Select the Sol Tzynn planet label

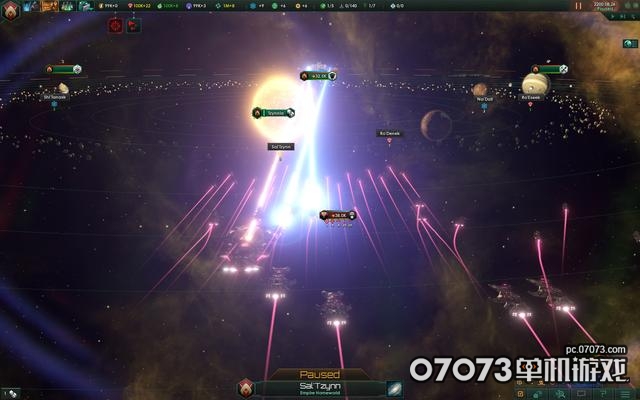(x=281, y=146)
